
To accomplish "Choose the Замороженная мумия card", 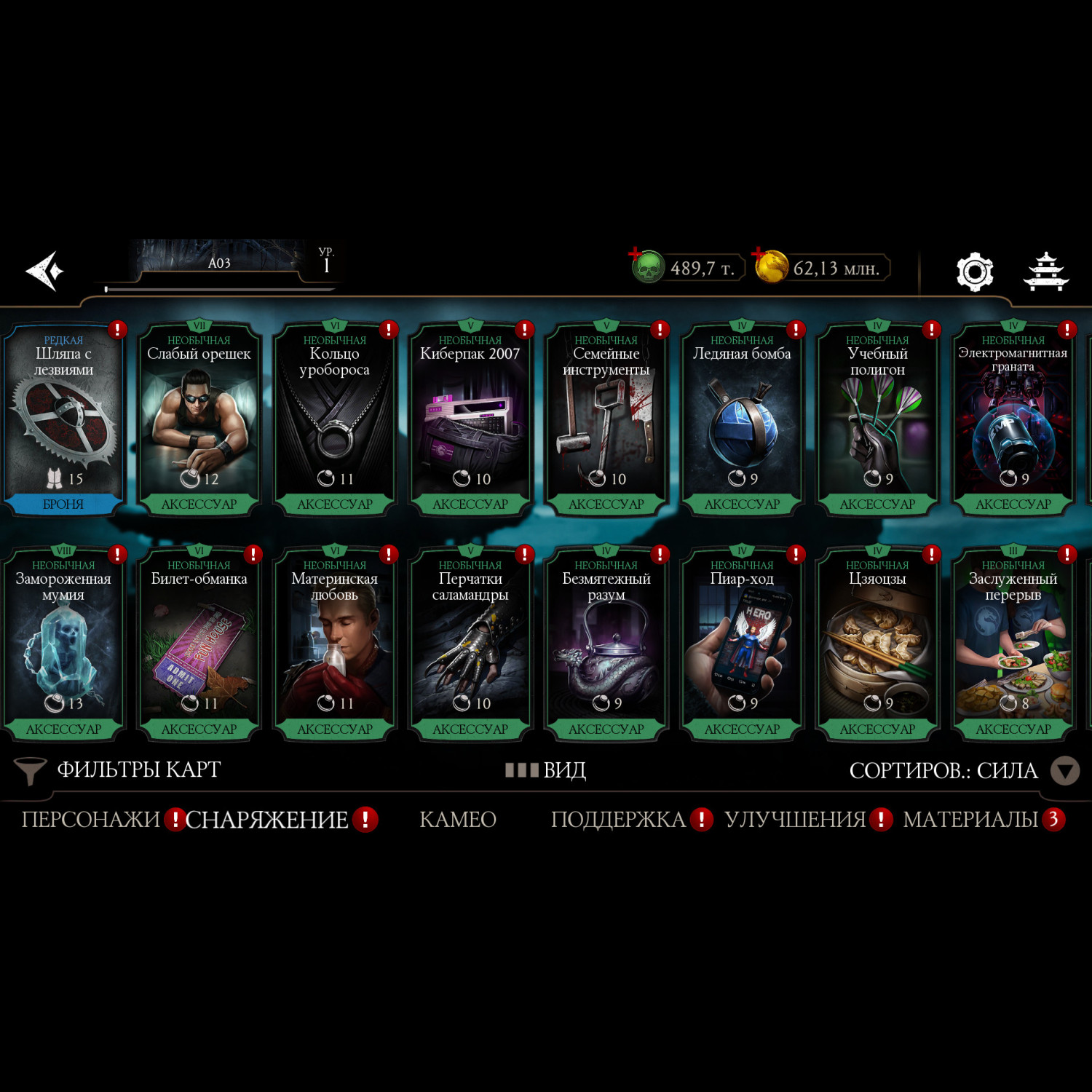I will click(x=63, y=645).
